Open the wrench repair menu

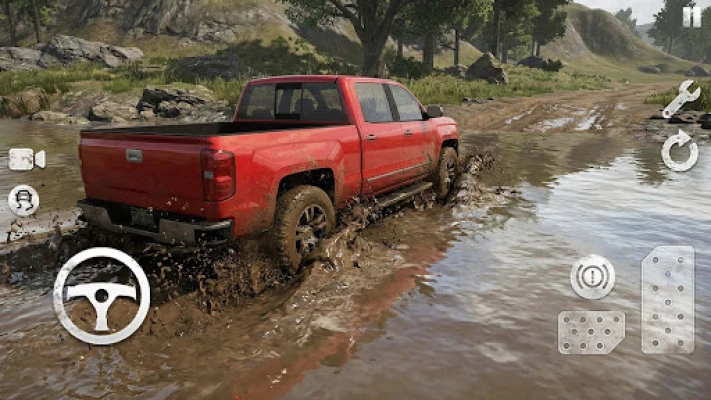[681, 99]
